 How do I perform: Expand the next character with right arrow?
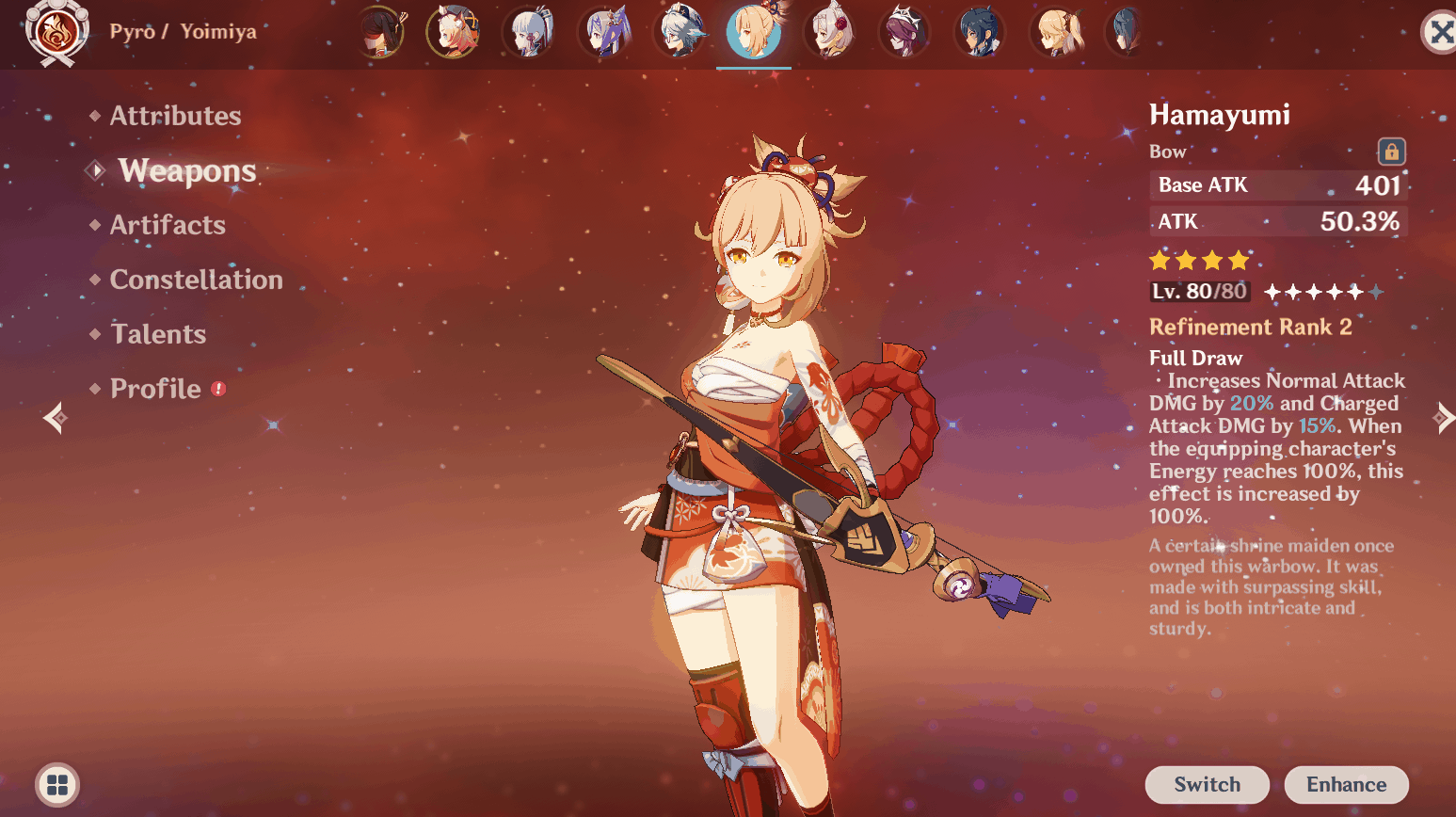coord(1443,418)
